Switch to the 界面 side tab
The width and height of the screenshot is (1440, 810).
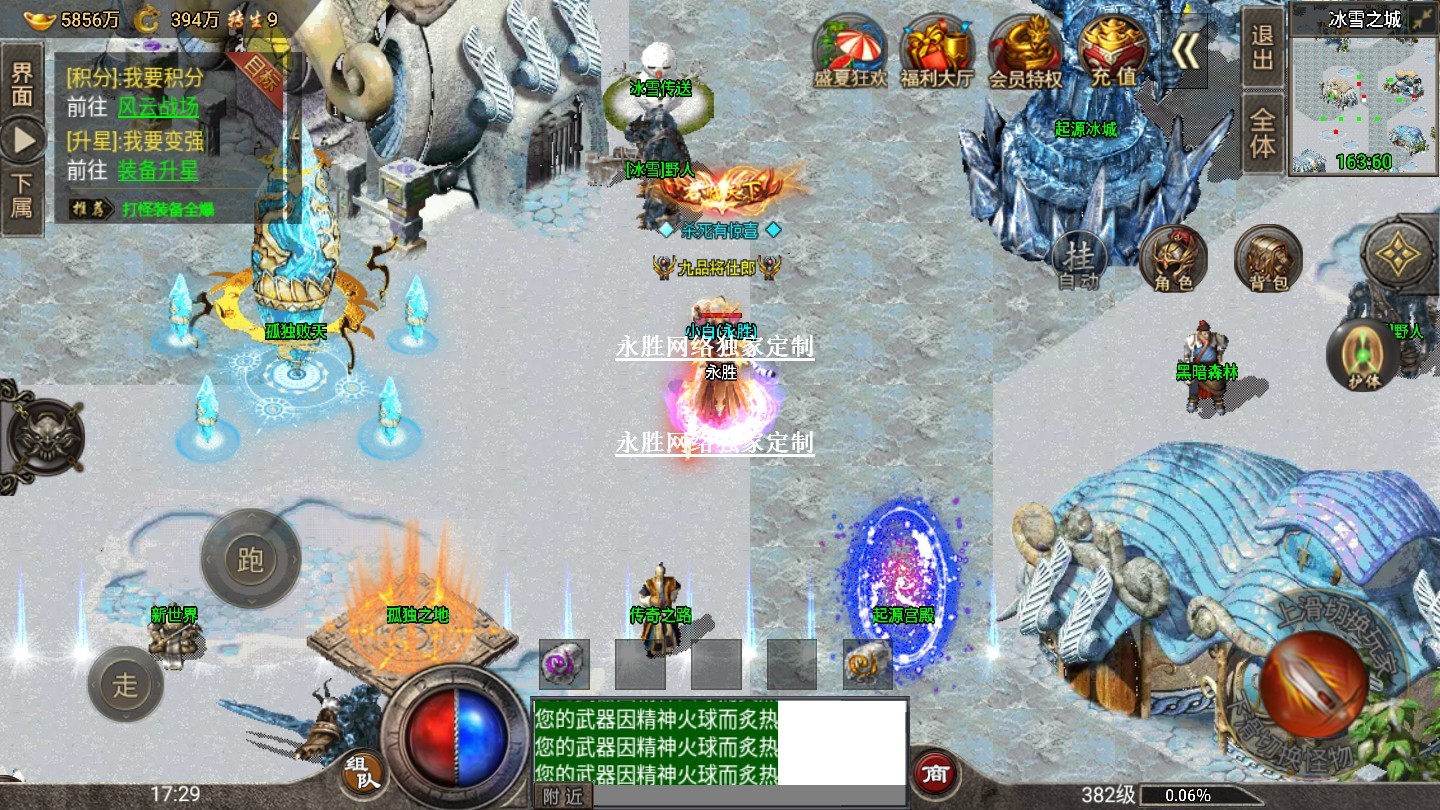pos(22,84)
